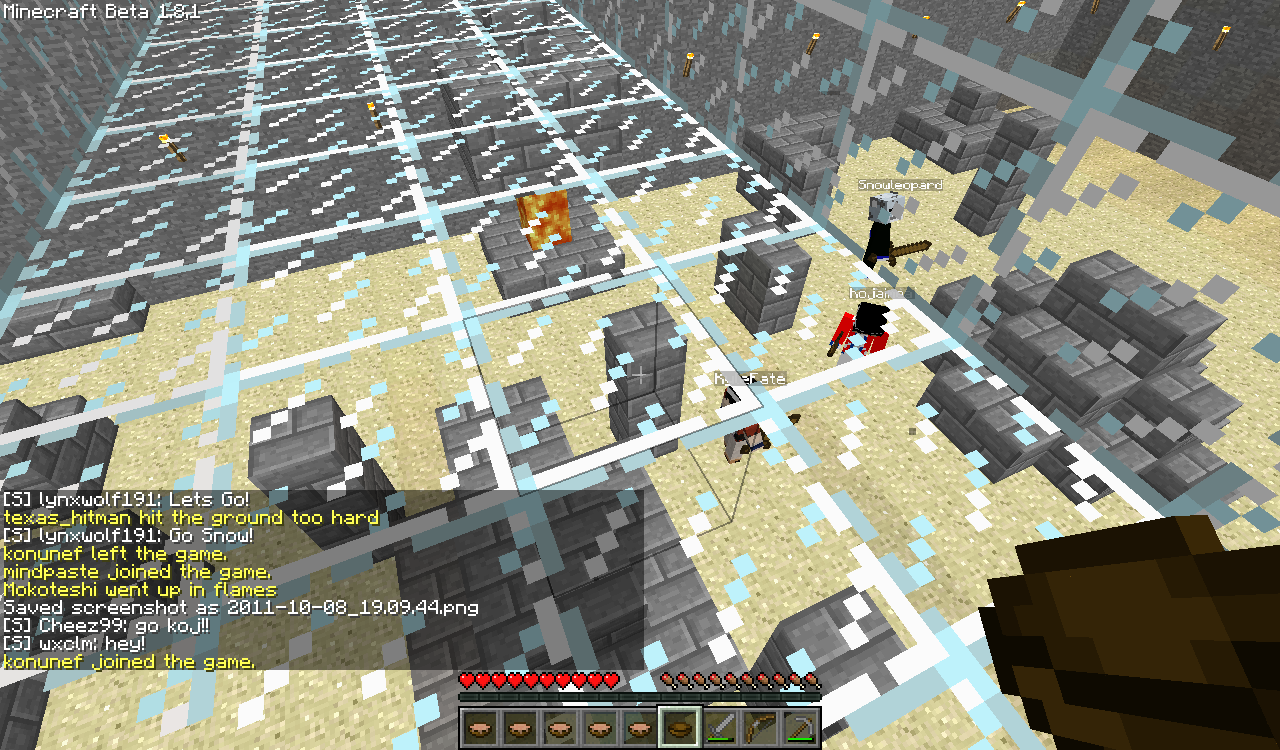The image size is (1280, 750).
Task: Click the texas_hitman death message
Action: [191, 517]
